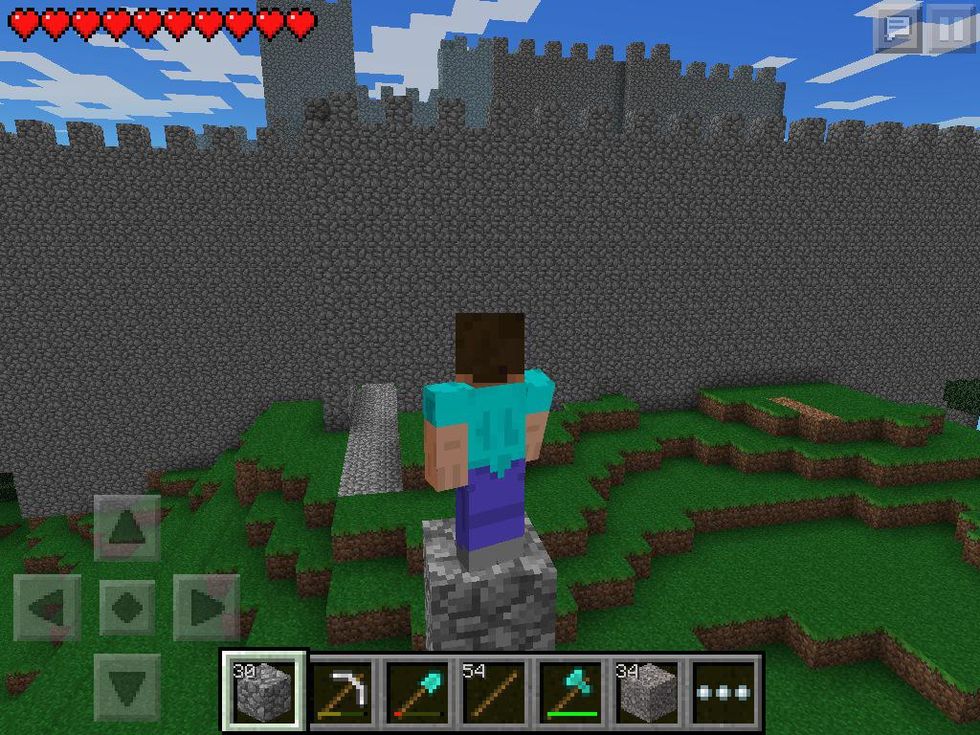Switch to the diamond axe

[573, 691]
